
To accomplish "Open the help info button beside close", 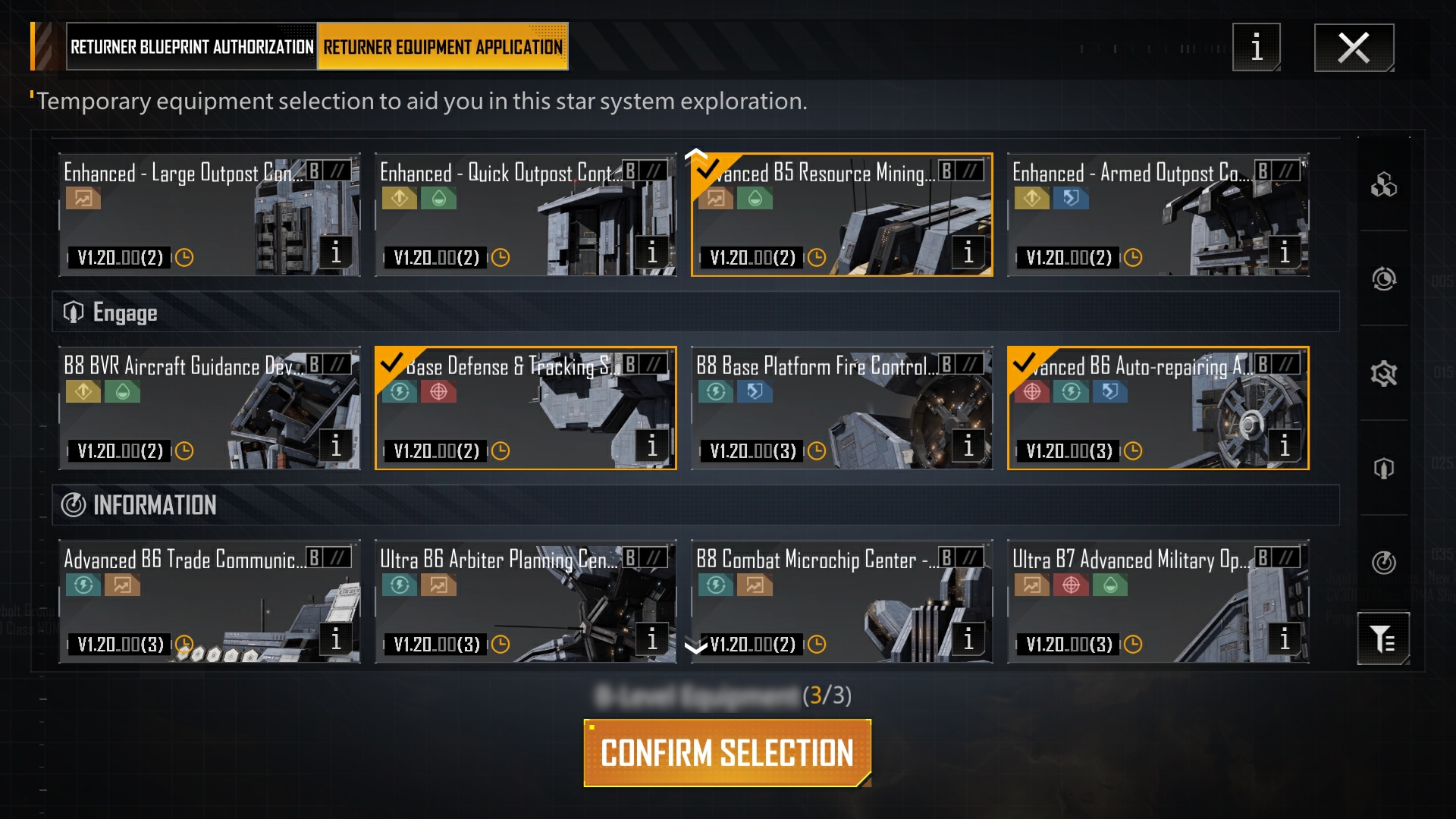I will [x=1257, y=48].
